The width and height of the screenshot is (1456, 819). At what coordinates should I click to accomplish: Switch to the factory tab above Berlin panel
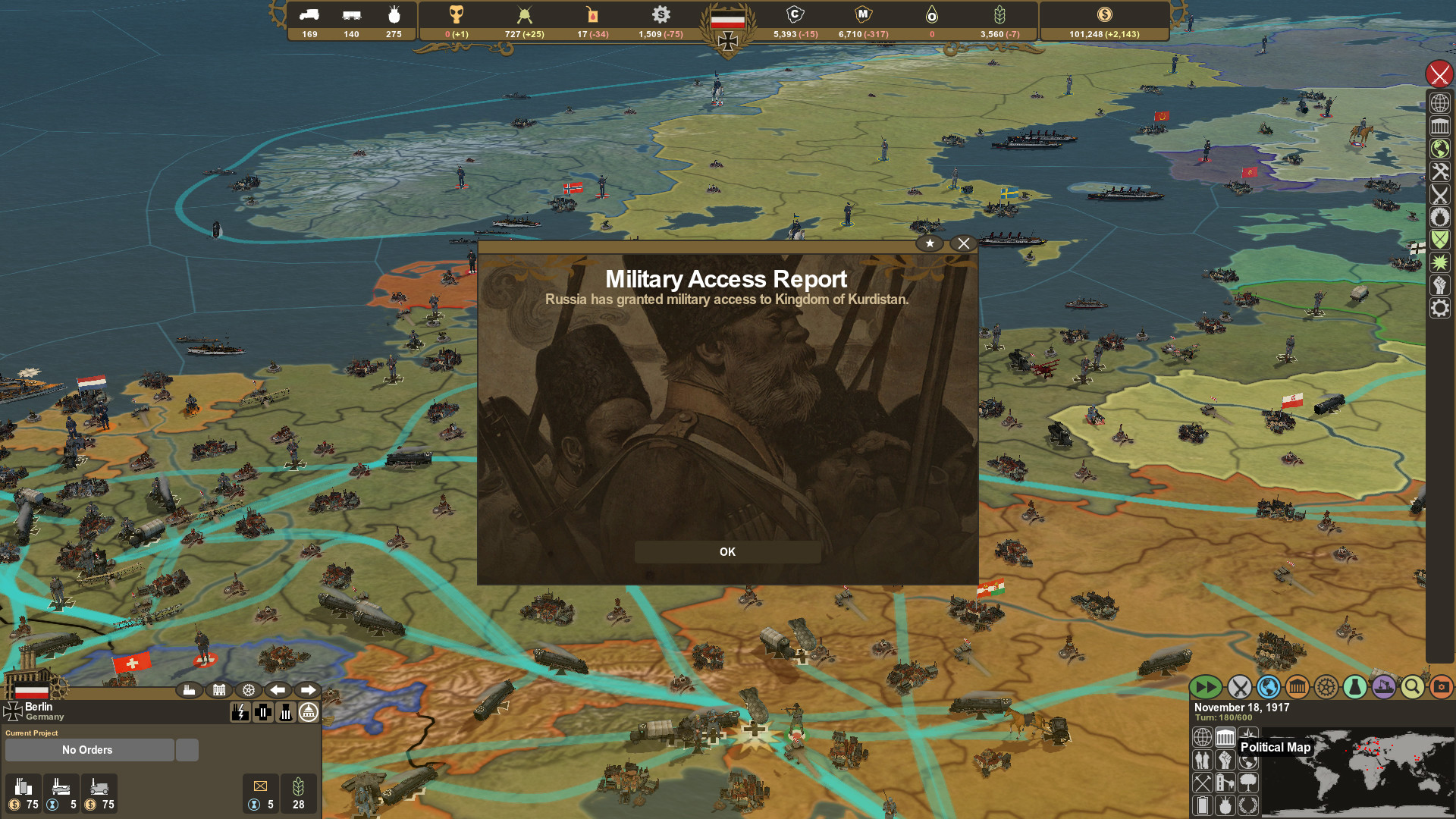click(x=190, y=691)
